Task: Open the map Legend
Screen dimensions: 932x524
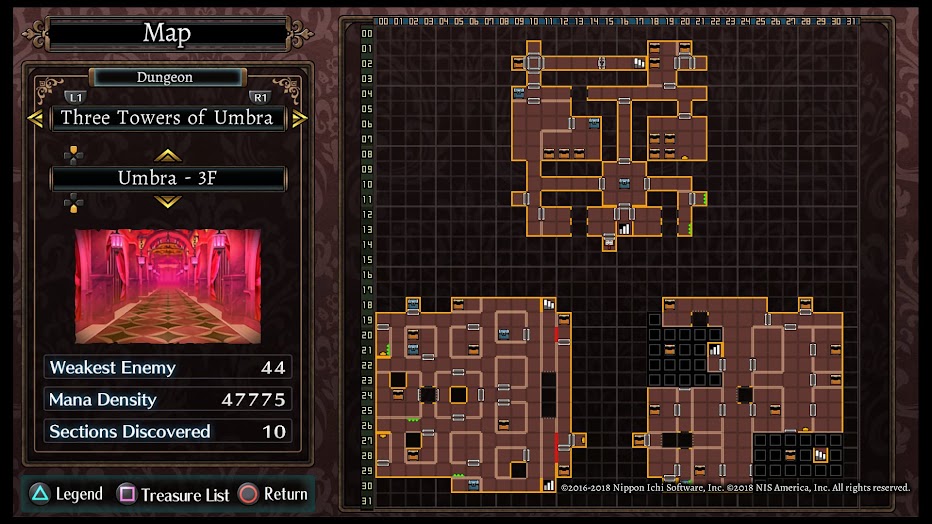Action: (67, 494)
